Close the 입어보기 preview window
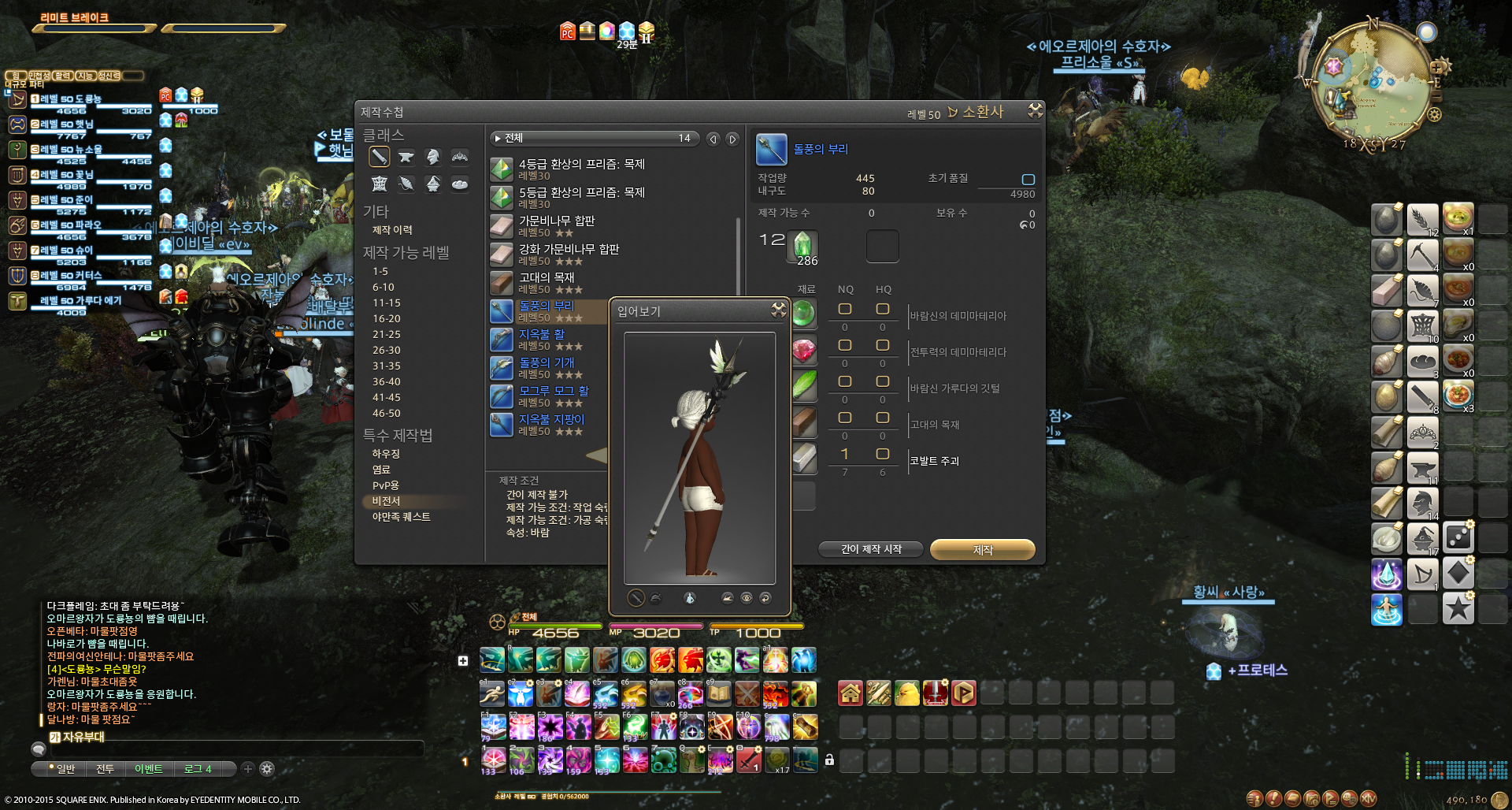This screenshot has height=810, width=1512. coord(778,310)
